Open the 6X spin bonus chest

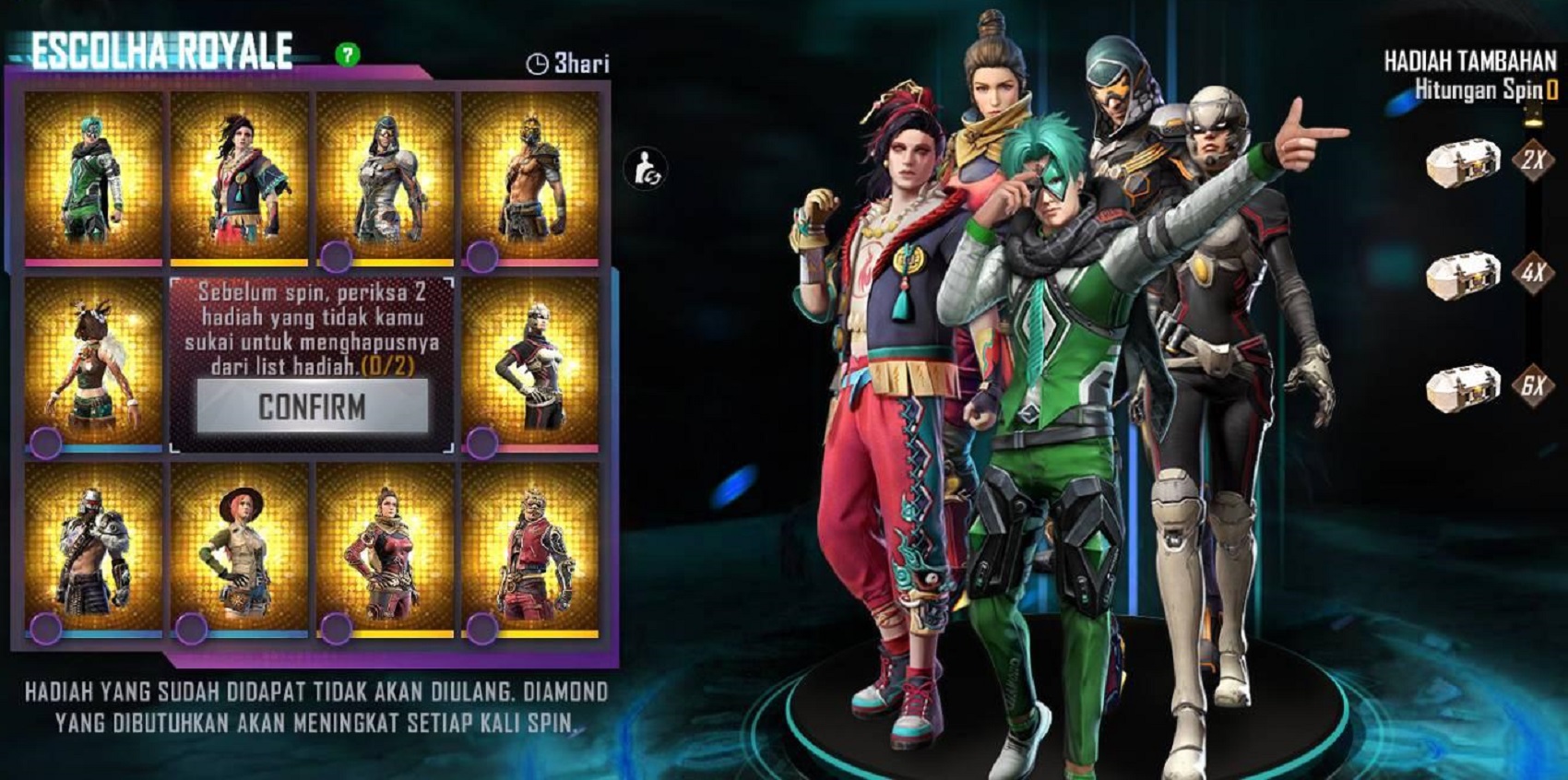[1462, 387]
